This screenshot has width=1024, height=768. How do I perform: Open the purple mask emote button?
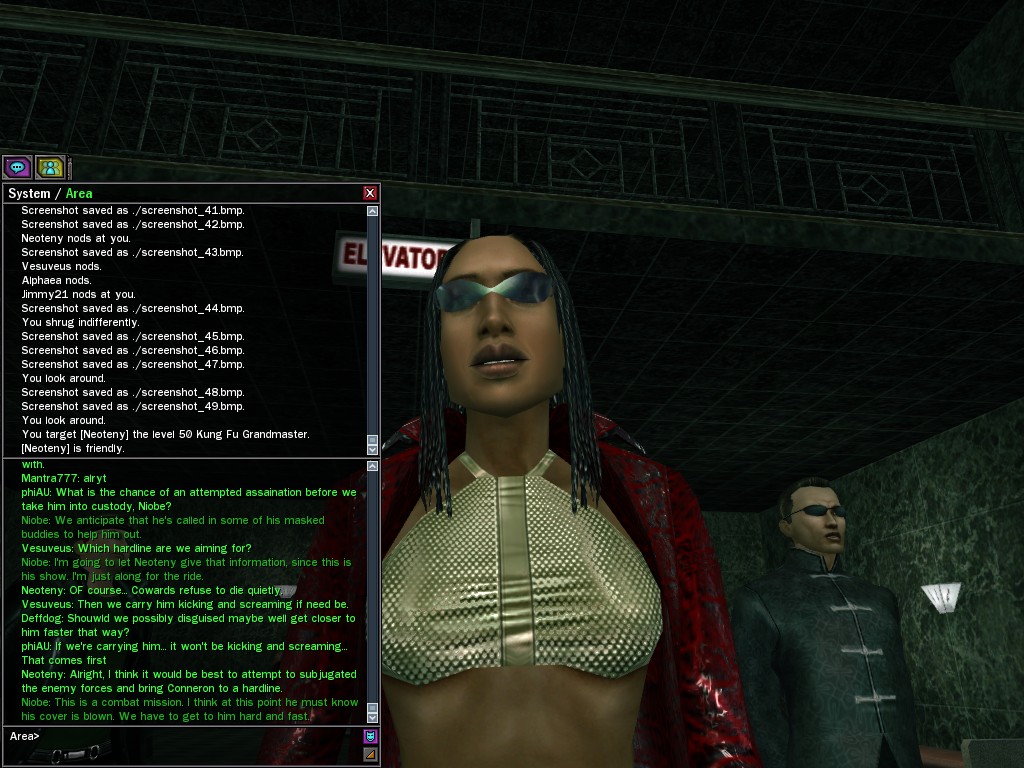[x=370, y=736]
